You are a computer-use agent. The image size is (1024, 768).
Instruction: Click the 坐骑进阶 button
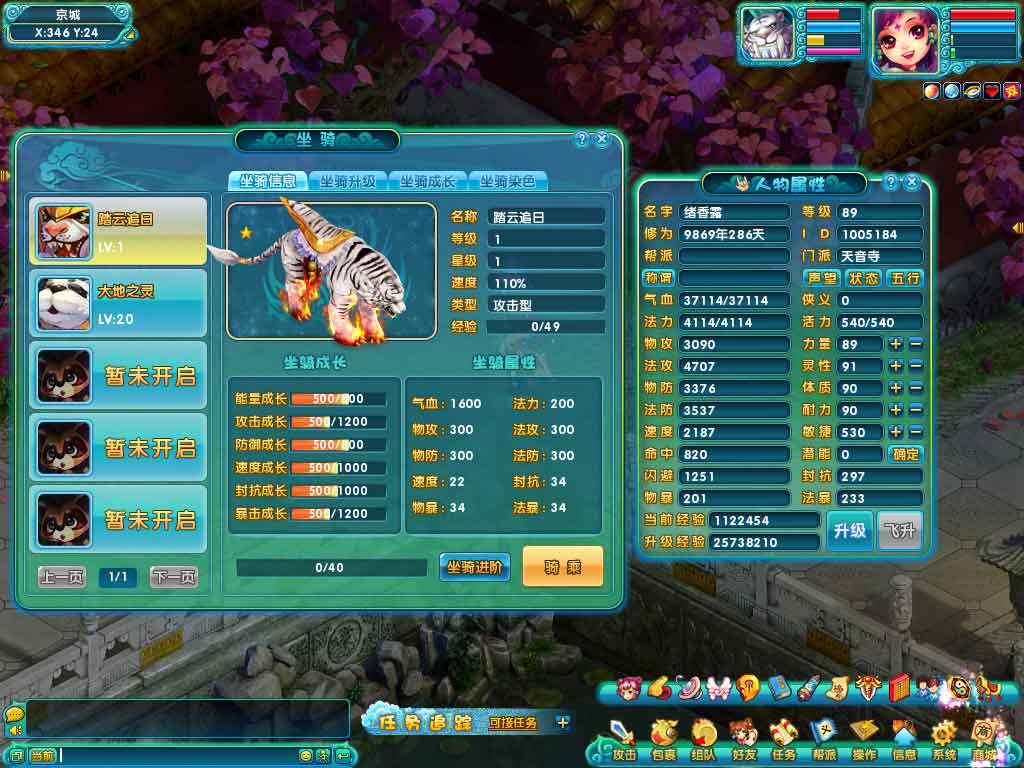(x=475, y=567)
